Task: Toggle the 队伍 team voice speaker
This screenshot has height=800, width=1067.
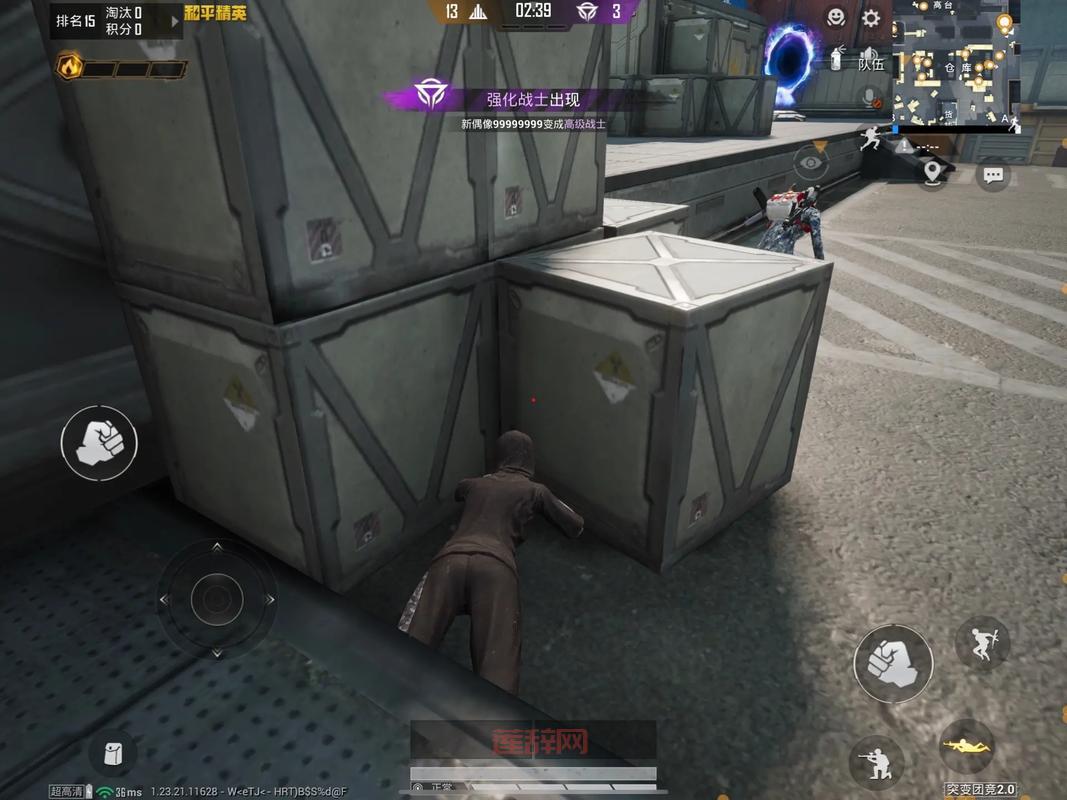Action: point(871,59)
